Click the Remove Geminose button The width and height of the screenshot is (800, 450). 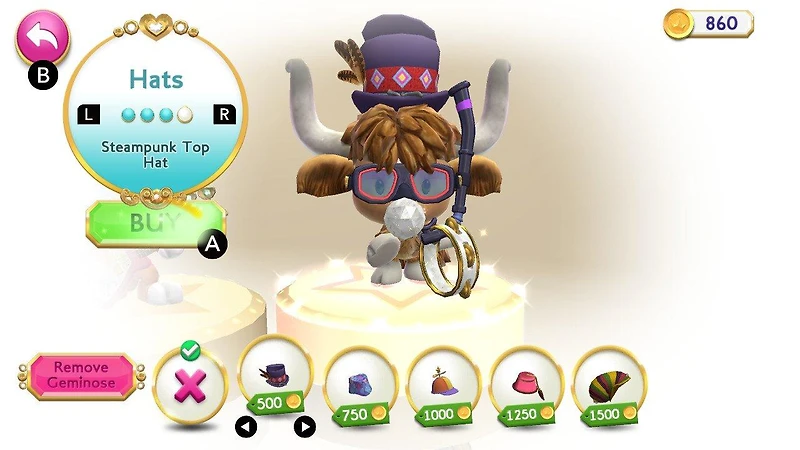[x=81, y=375]
